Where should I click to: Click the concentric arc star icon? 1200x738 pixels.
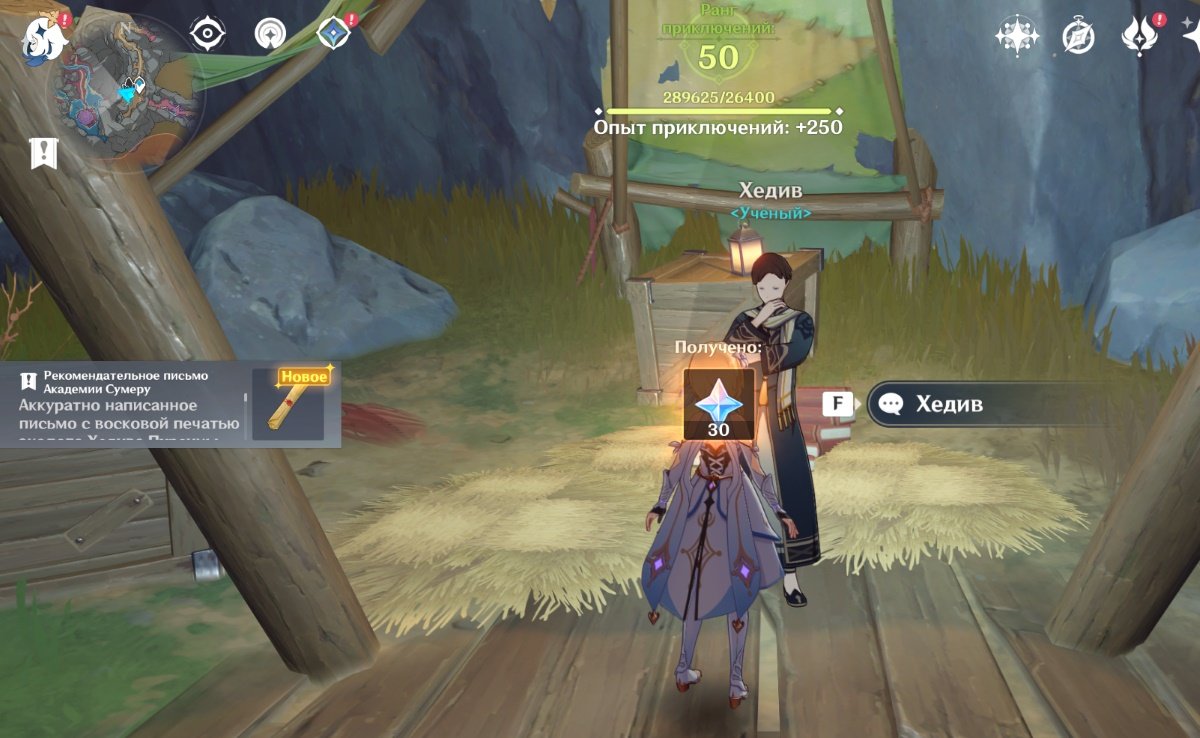269,34
